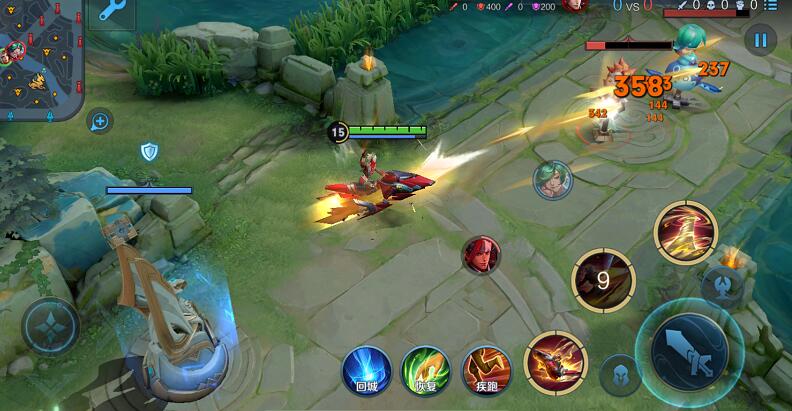Tap the minimap magnifier zoom button
792x411 pixels.
click(x=100, y=122)
